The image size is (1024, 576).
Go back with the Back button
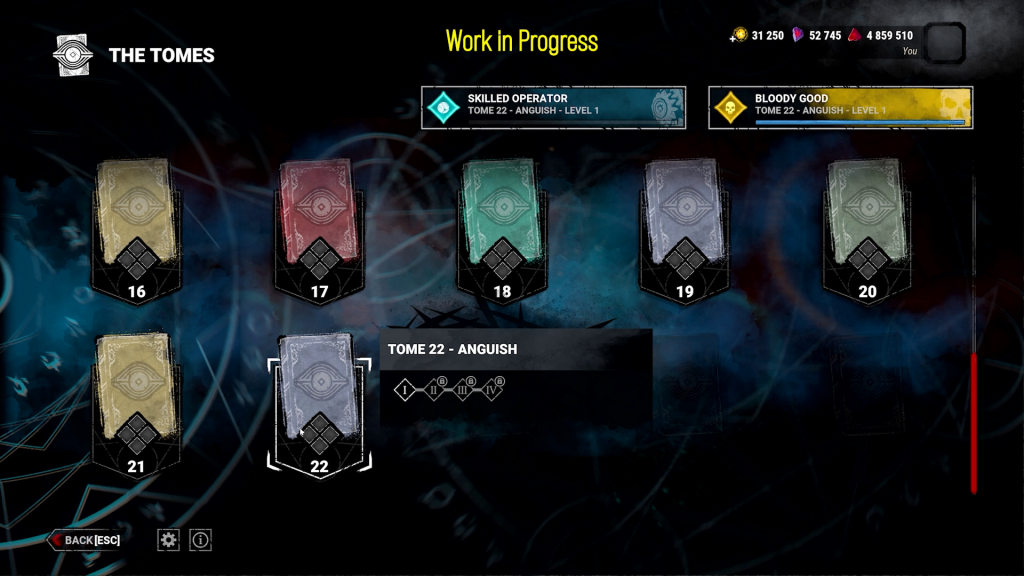pos(85,540)
